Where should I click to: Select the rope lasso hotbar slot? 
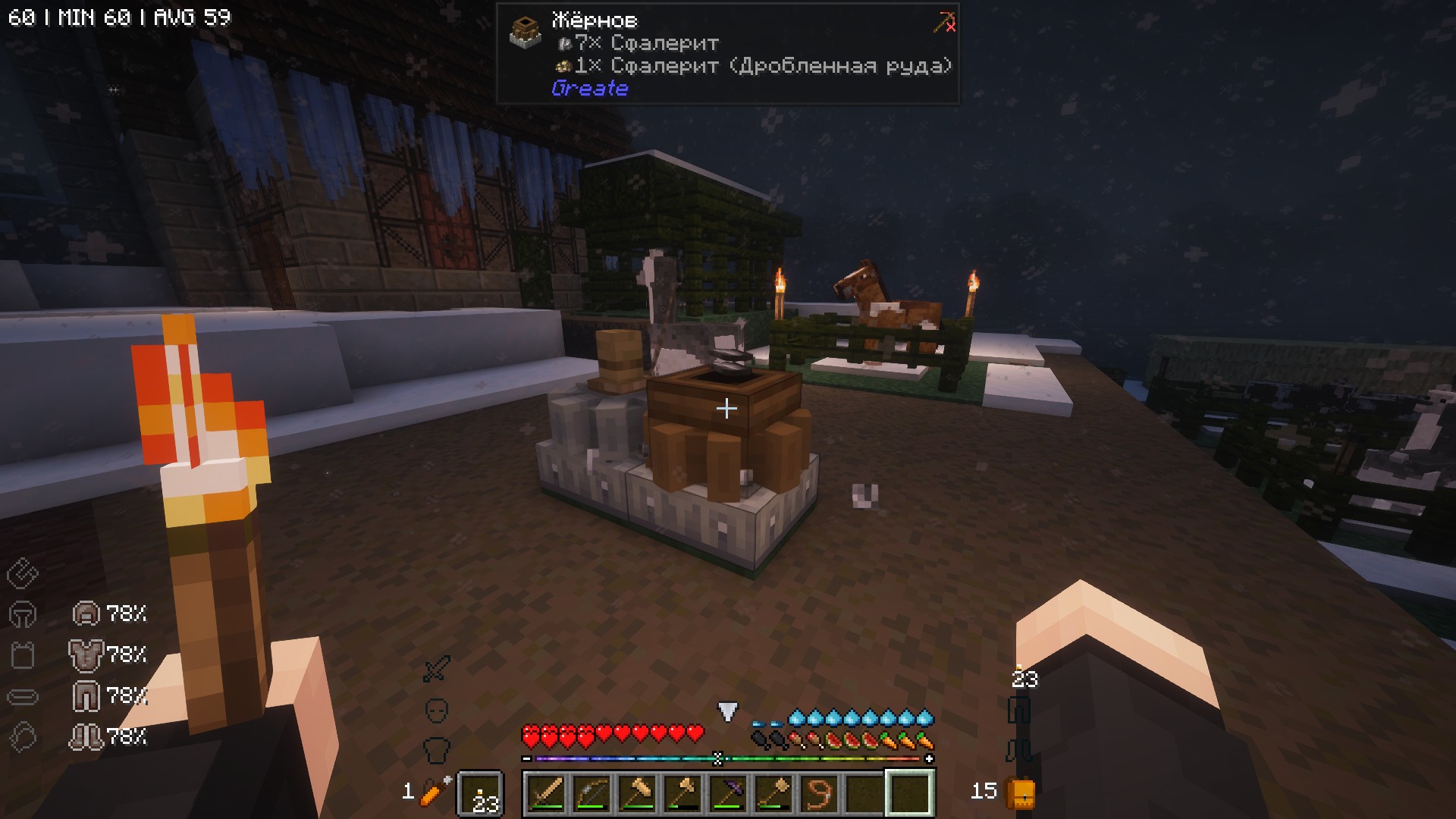click(x=819, y=793)
